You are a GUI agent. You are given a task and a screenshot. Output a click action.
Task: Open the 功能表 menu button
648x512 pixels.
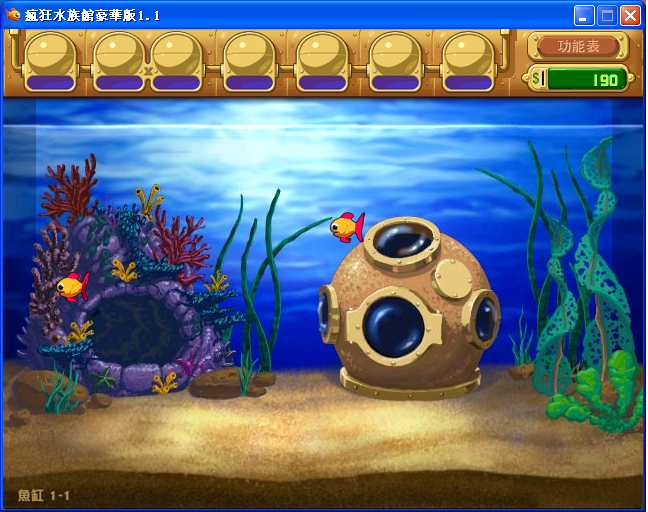tap(579, 46)
